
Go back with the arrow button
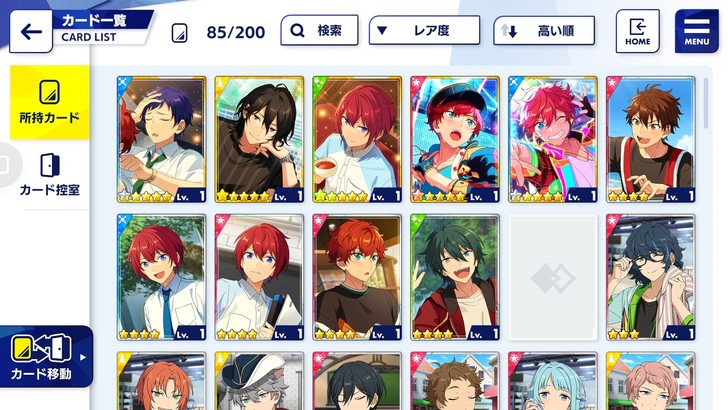pos(31,32)
